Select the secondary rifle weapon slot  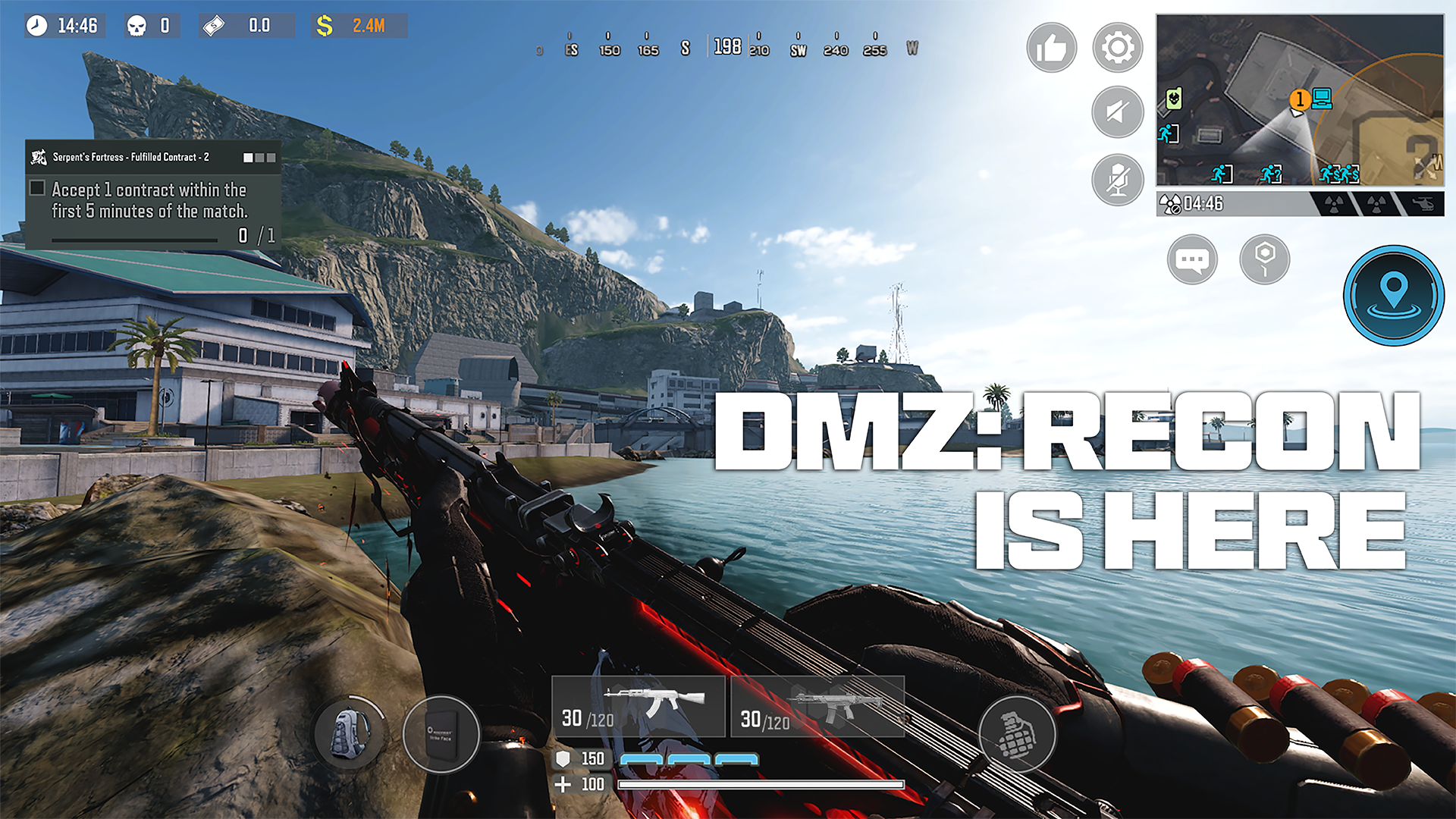point(817,707)
